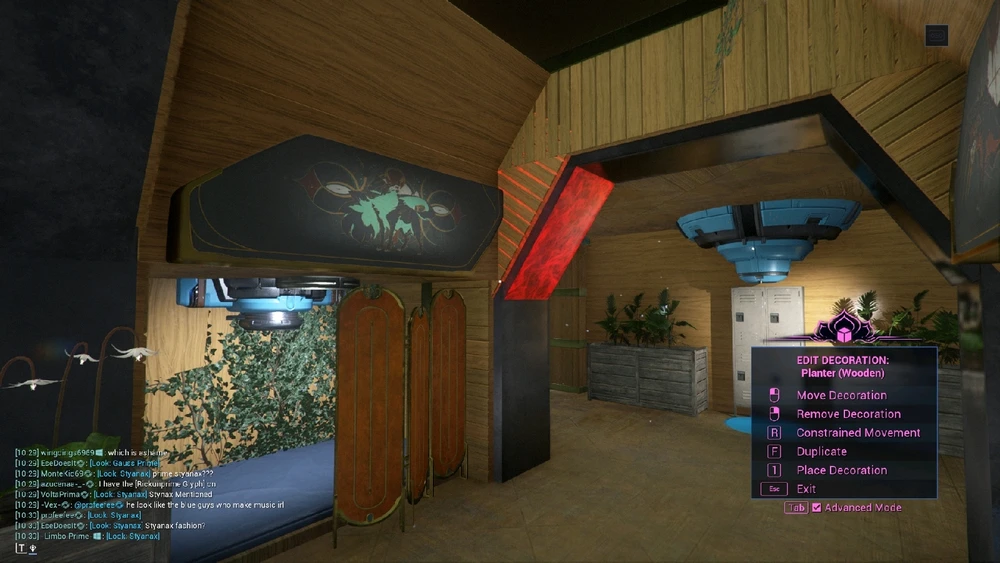
Task: Select Move Decoration in the edit menu
Action: (x=841, y=395)
